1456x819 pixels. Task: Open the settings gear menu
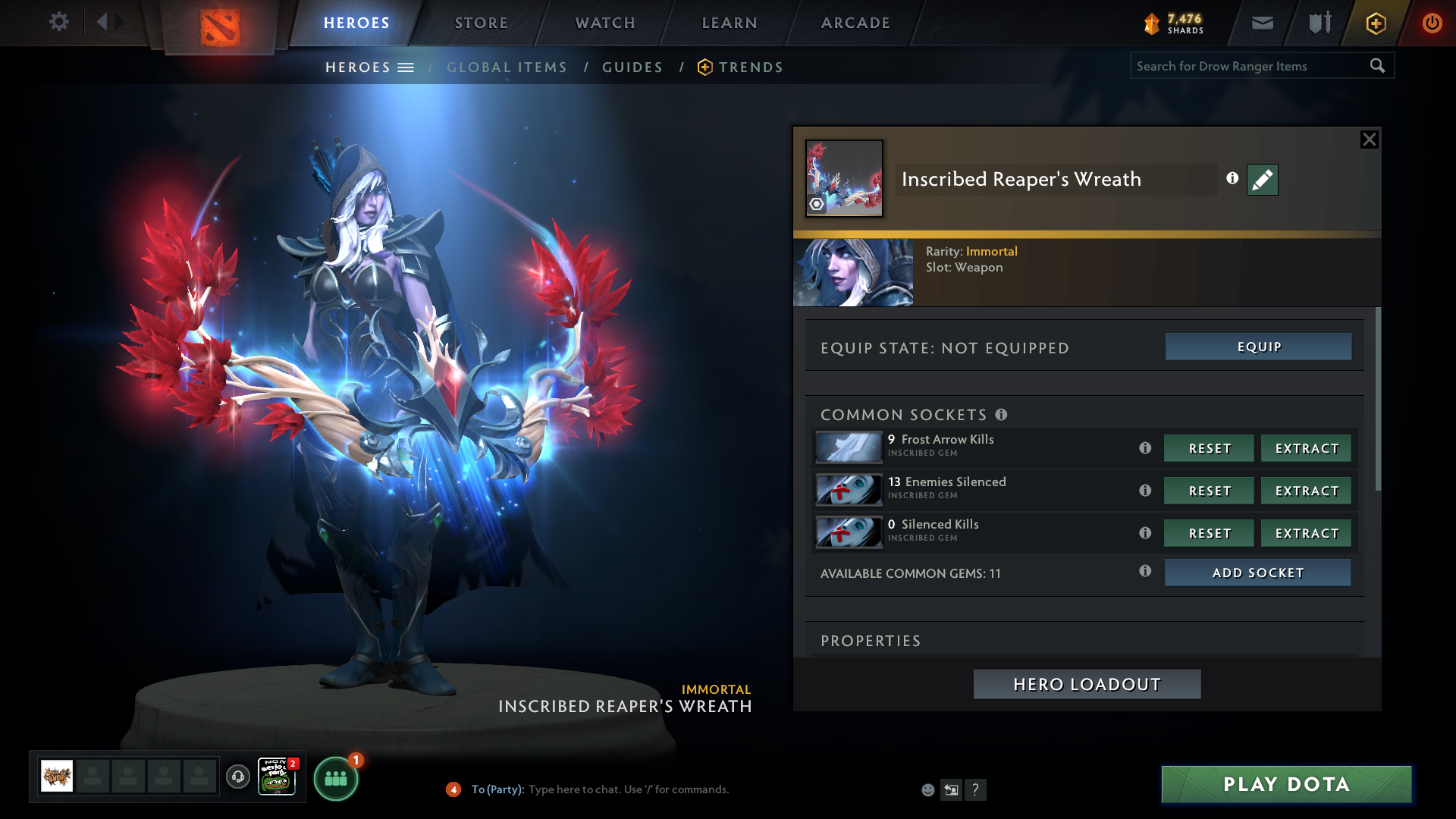click(x=58, y=22)
